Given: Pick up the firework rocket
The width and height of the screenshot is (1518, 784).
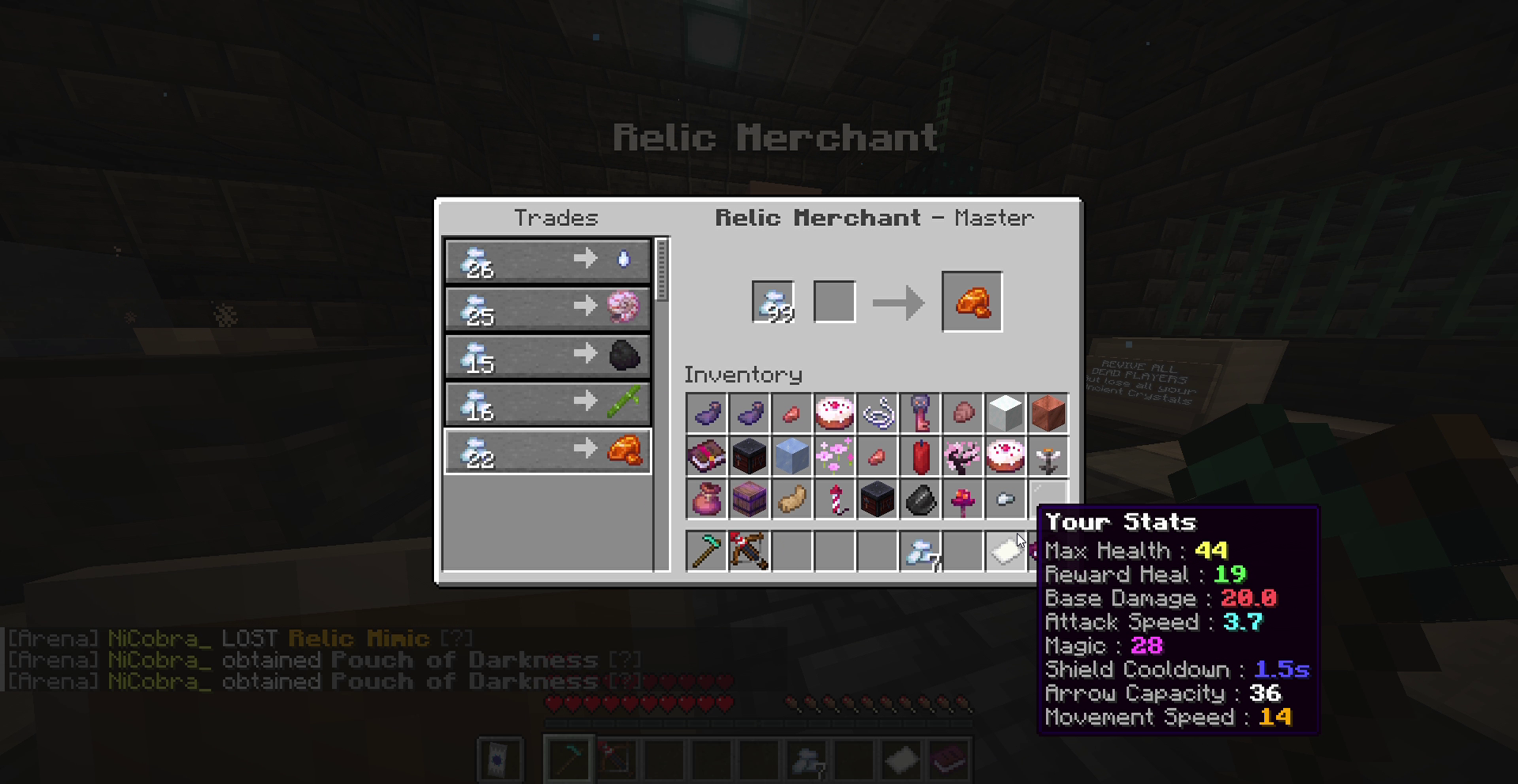Looking at the screenshot, I should coord(834,499).
